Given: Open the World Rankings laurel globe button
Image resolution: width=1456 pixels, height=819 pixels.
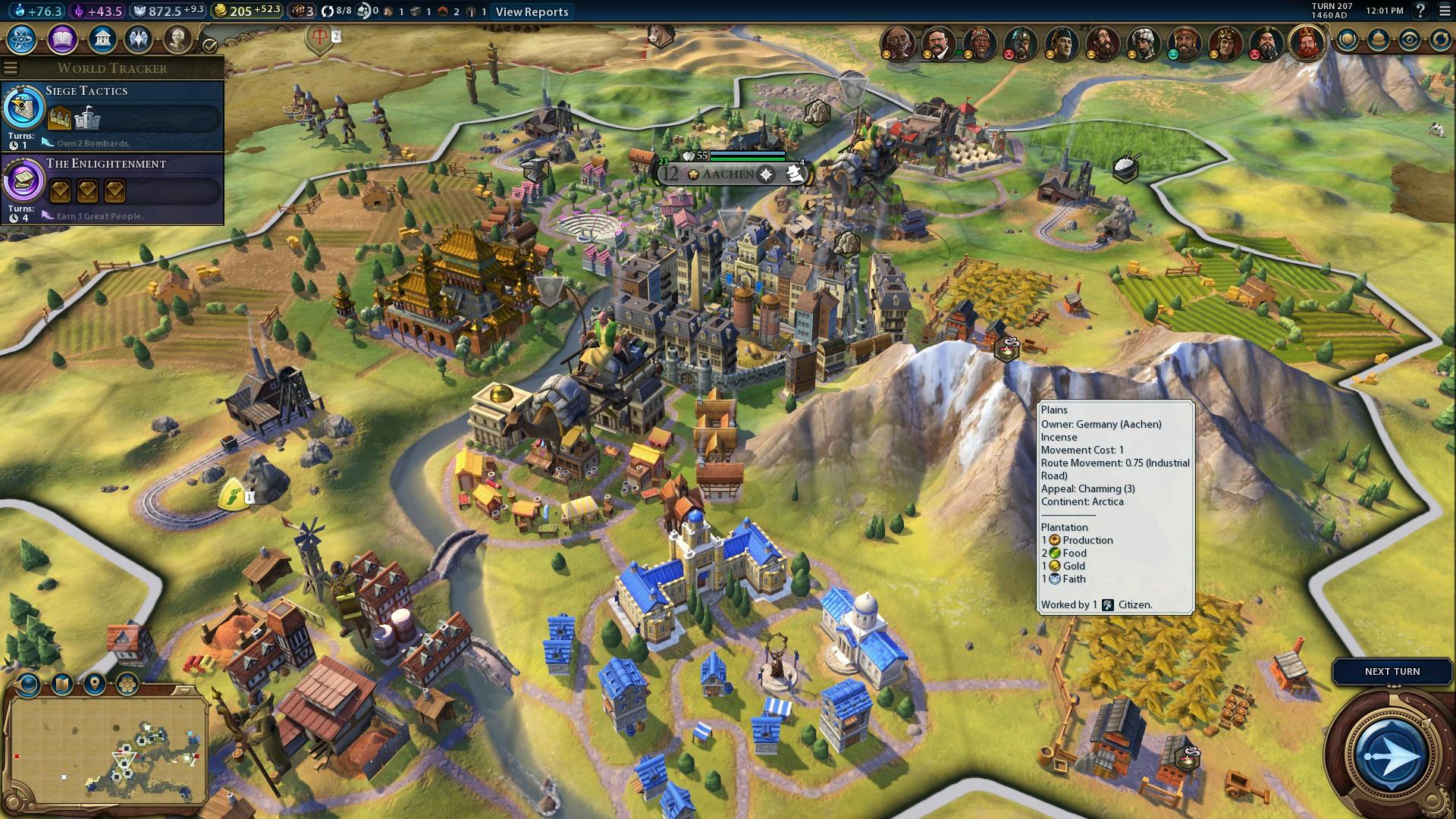Looking at the screenshot, I should pyautogui.click(x=1348, y=40).
